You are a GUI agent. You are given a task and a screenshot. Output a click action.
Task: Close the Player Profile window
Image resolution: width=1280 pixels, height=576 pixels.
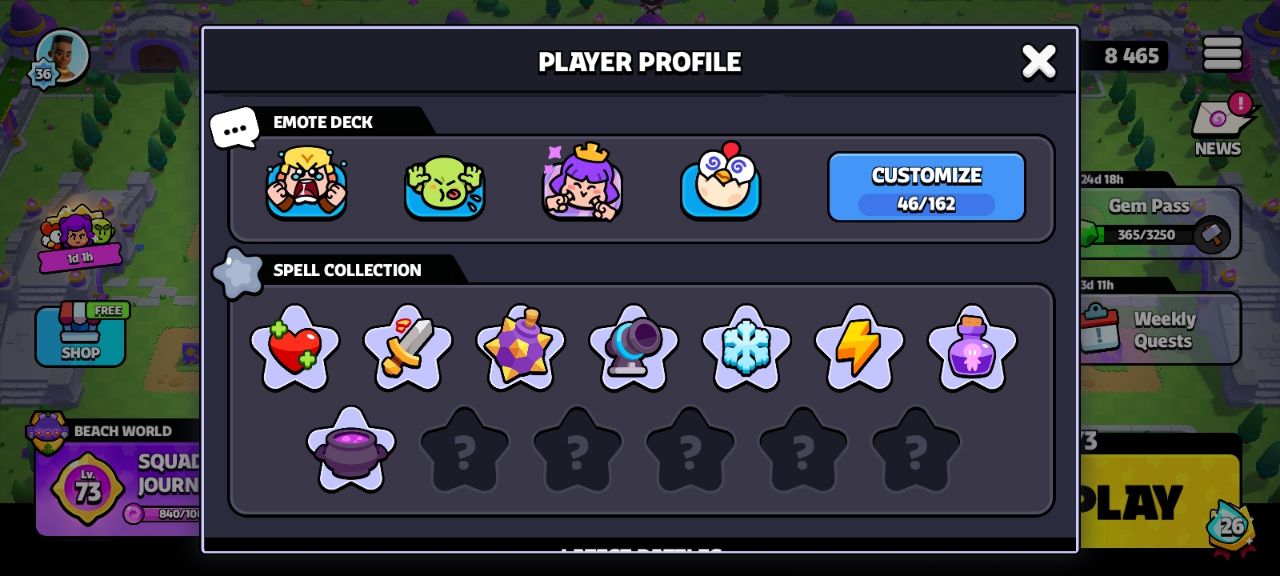(1038, 61)
